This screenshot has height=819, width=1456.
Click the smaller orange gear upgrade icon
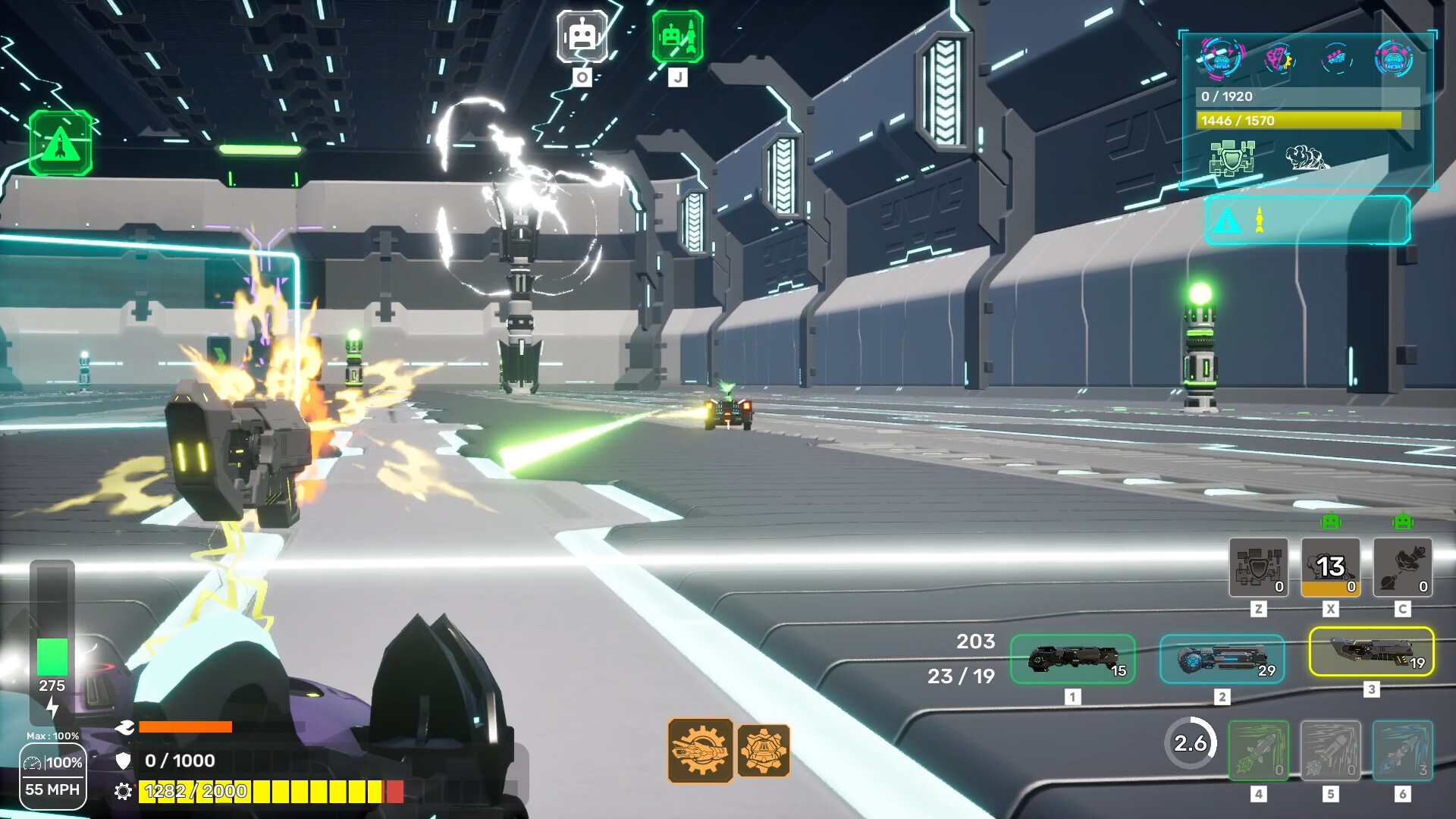[x=764, y=750]
